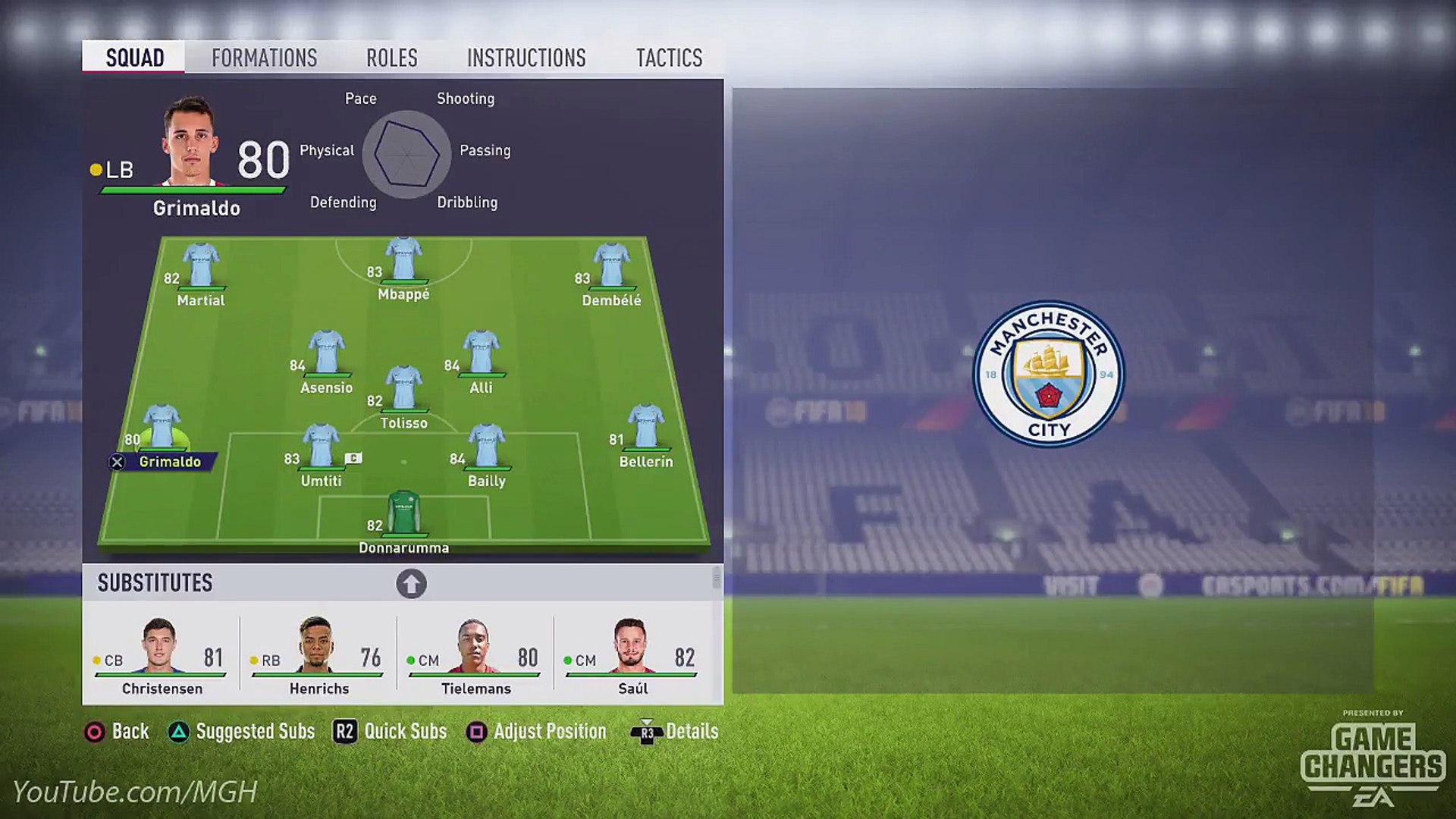Select defender Bailly
Viewport: 1456px width, 819px height.
click(x=486, y=450)
